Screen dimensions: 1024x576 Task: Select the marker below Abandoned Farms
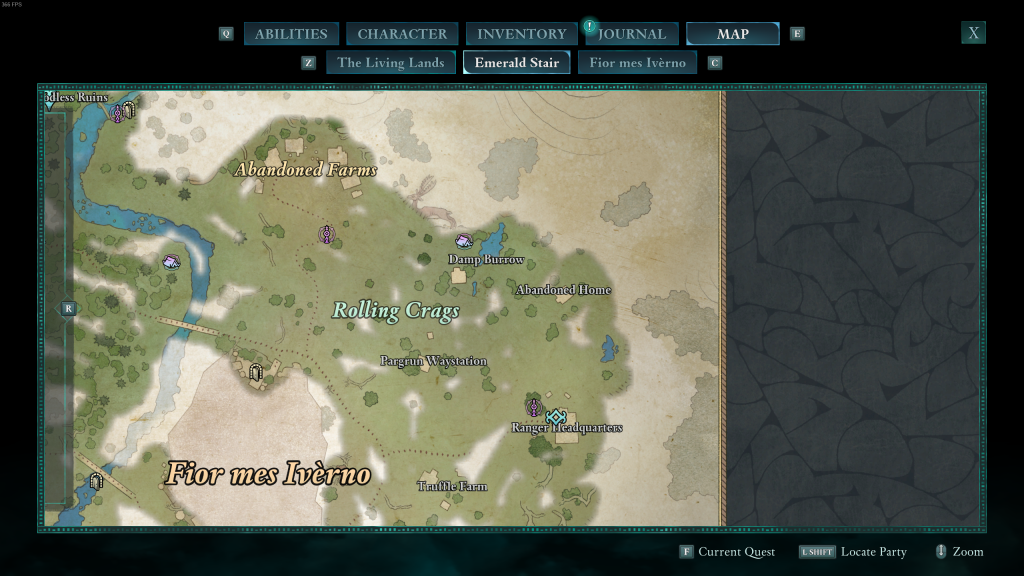326,234
